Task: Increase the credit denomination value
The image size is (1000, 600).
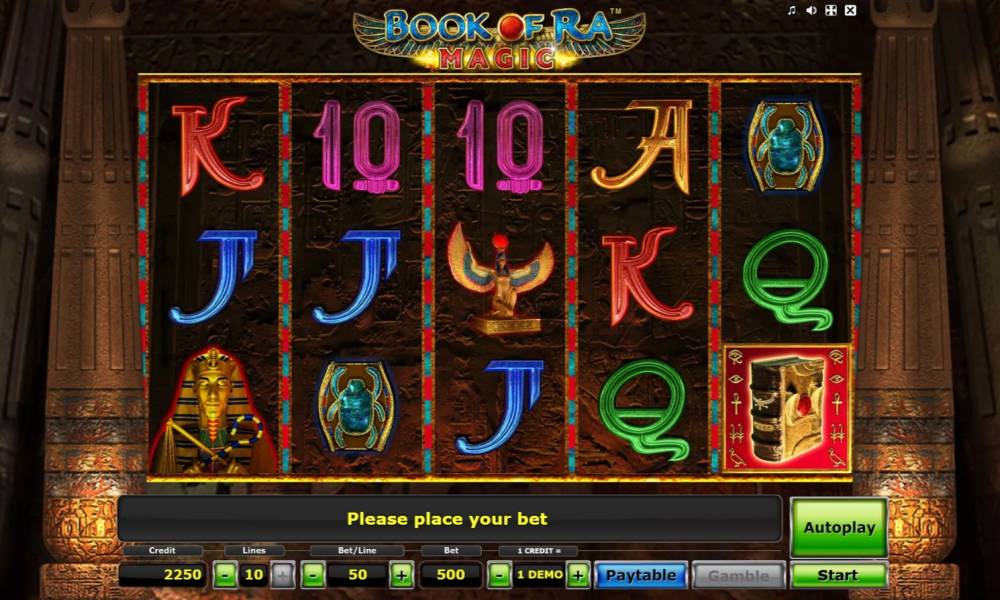Action: click(x=578, y=575)
